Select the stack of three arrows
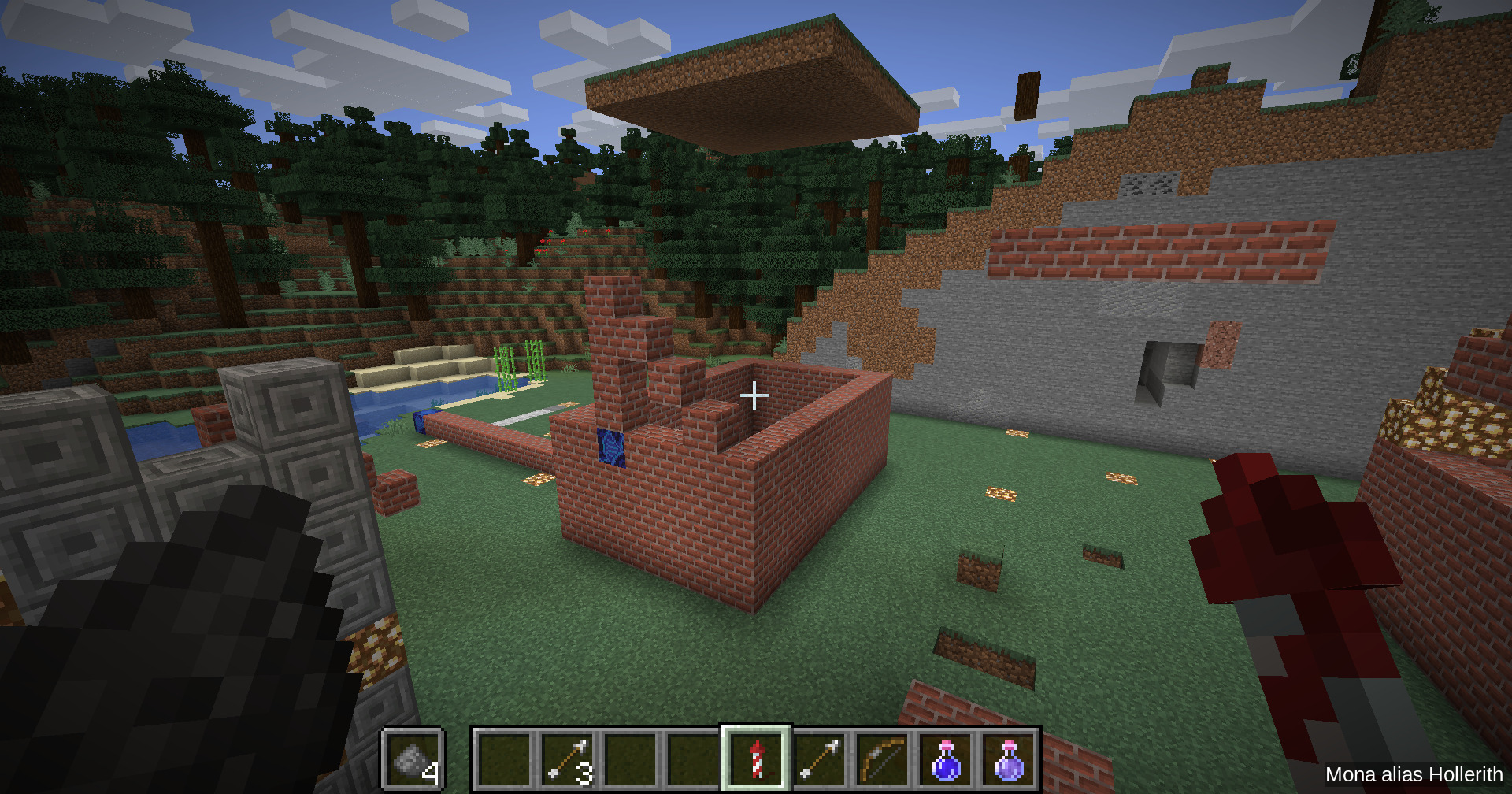 pyautogui.click(x=569, y=759)
